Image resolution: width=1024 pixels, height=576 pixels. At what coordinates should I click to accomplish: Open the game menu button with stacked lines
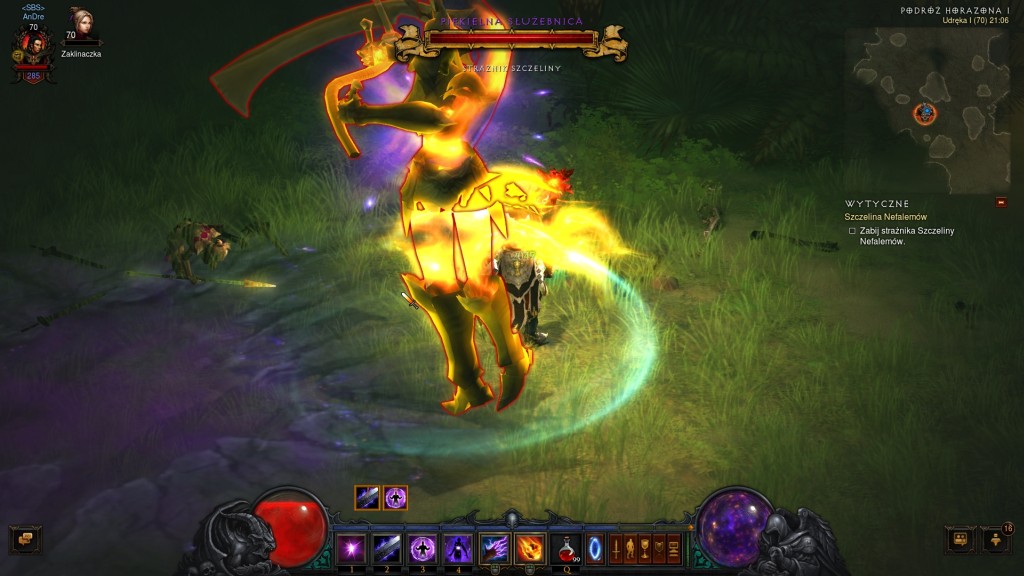[x=674, y=548]
